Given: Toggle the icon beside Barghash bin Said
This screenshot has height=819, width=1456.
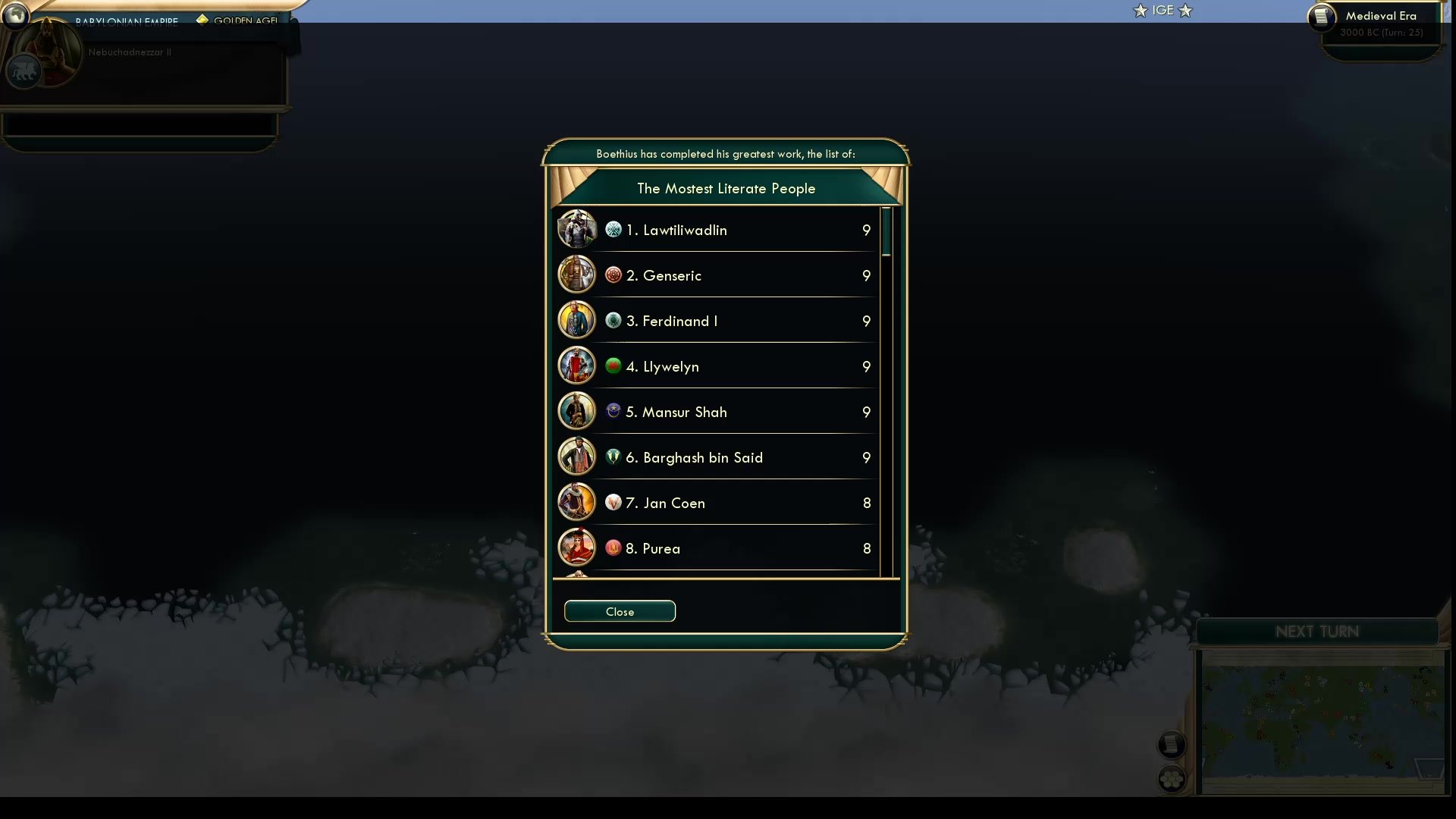Looking at the screenshot, I should pos(613,457).
